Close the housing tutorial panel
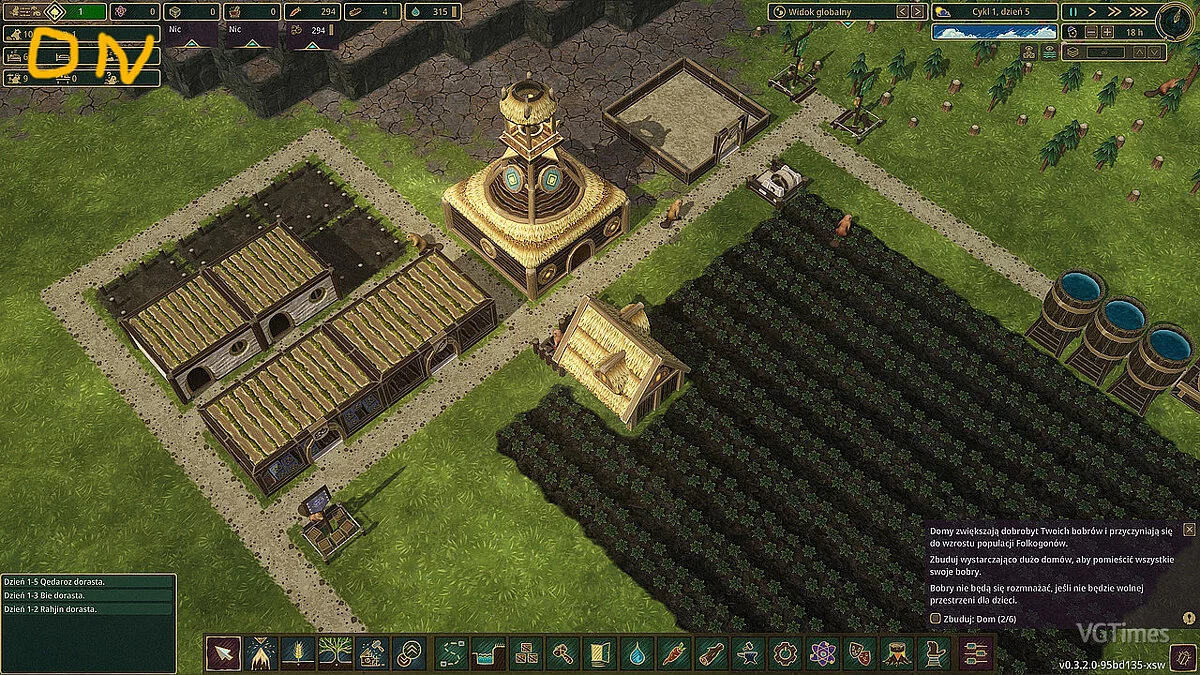The height and width of the screenshot is (675, 1200). 1188,529
